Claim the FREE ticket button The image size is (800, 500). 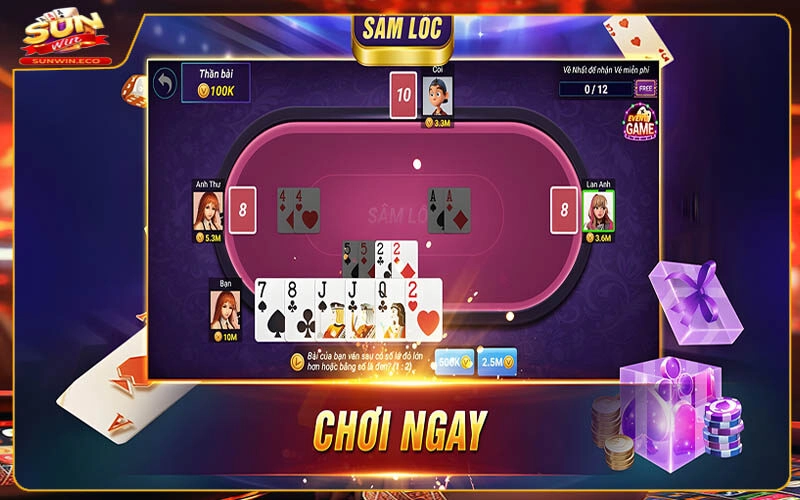(x=646, y=88)
